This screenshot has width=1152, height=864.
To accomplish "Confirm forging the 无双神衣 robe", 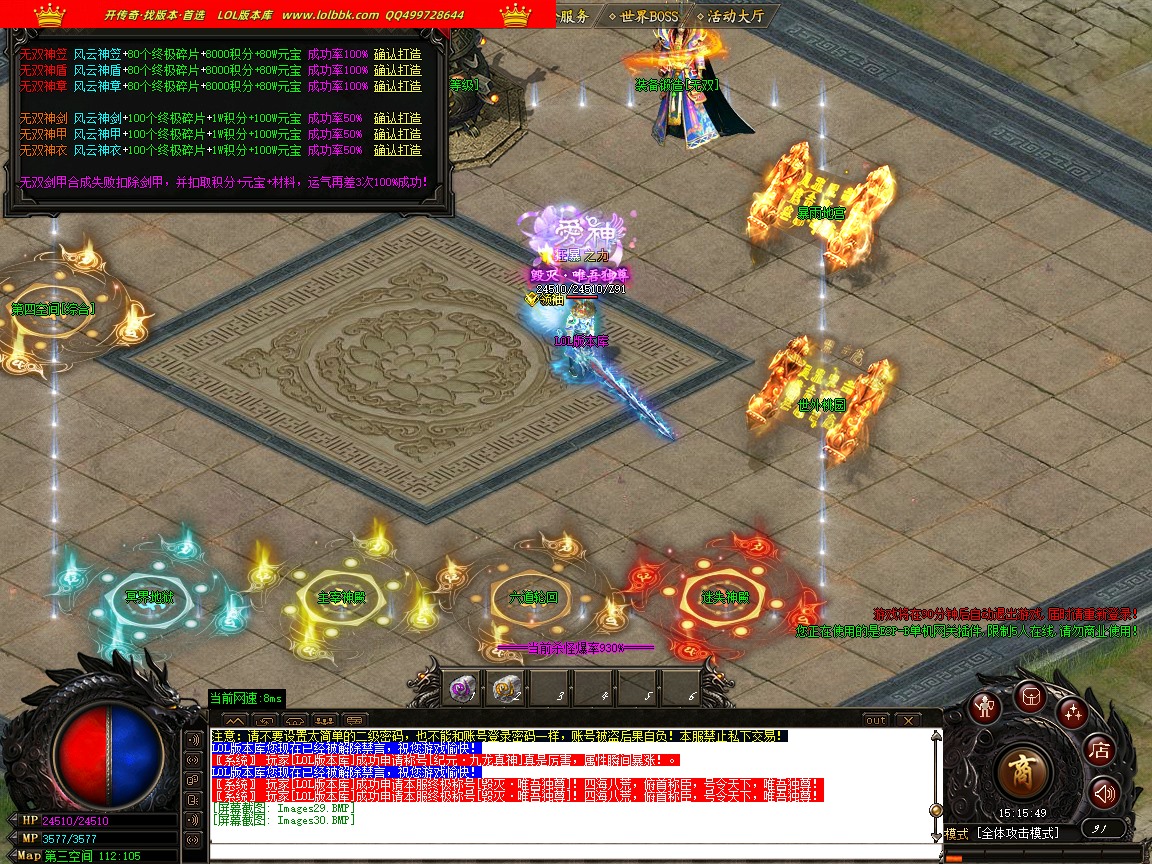I will click(x=397, y=150).
